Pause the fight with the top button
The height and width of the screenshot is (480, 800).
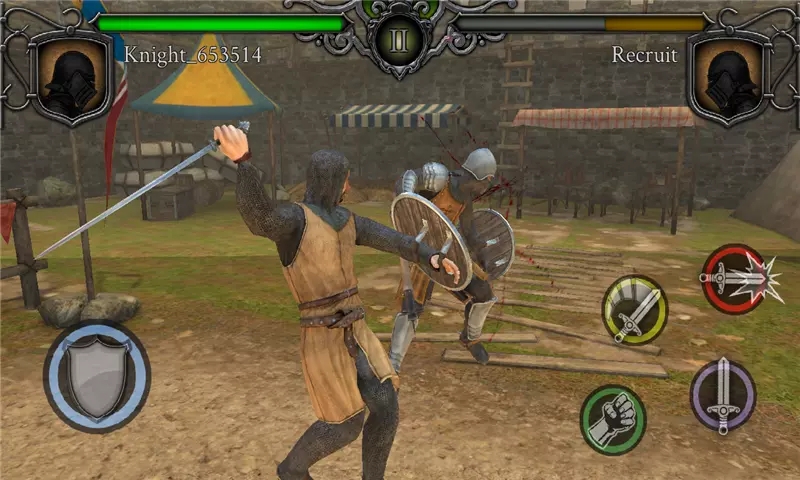[400, 41]
